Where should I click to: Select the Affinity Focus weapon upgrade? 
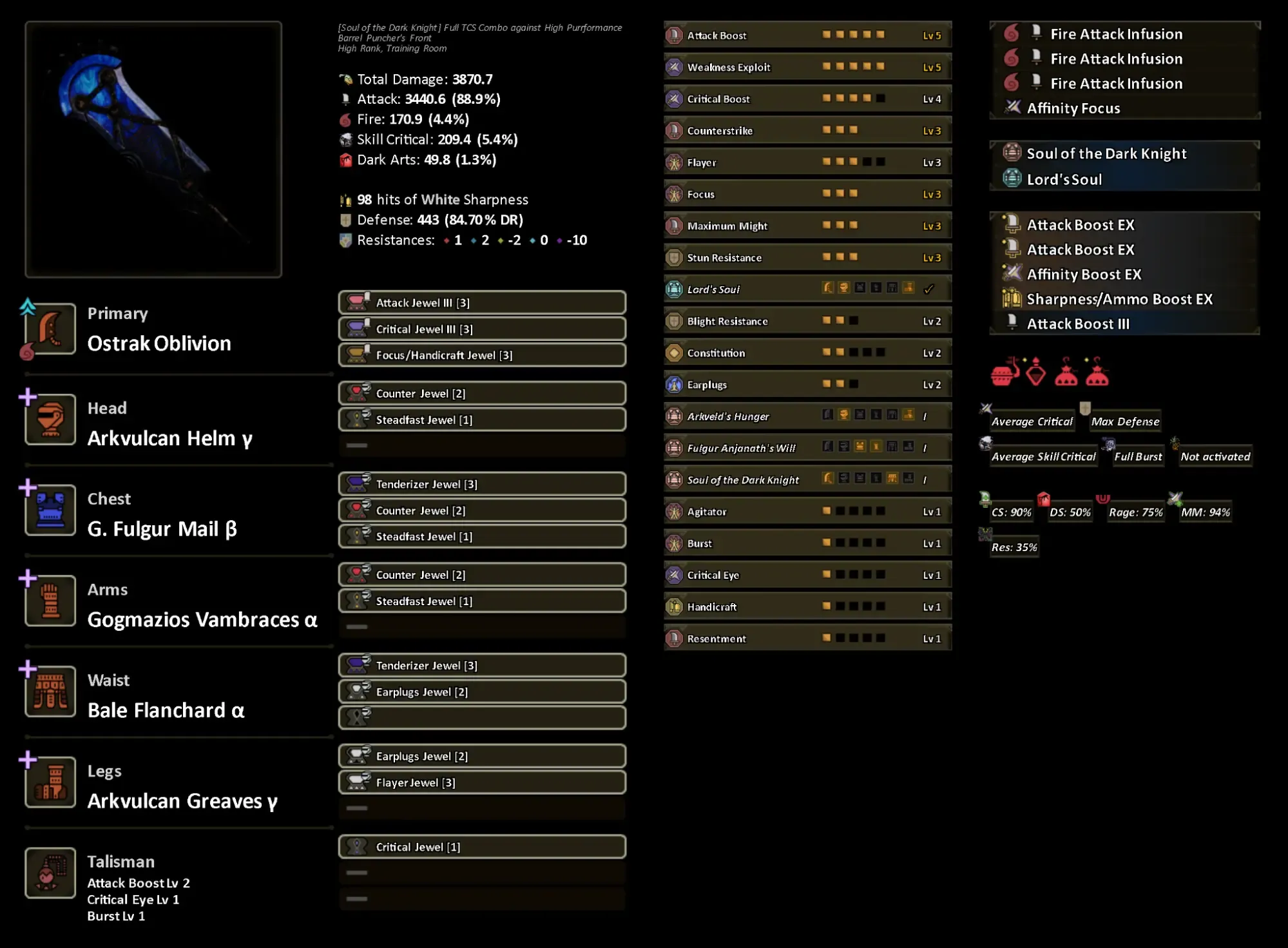[1073, 108]
